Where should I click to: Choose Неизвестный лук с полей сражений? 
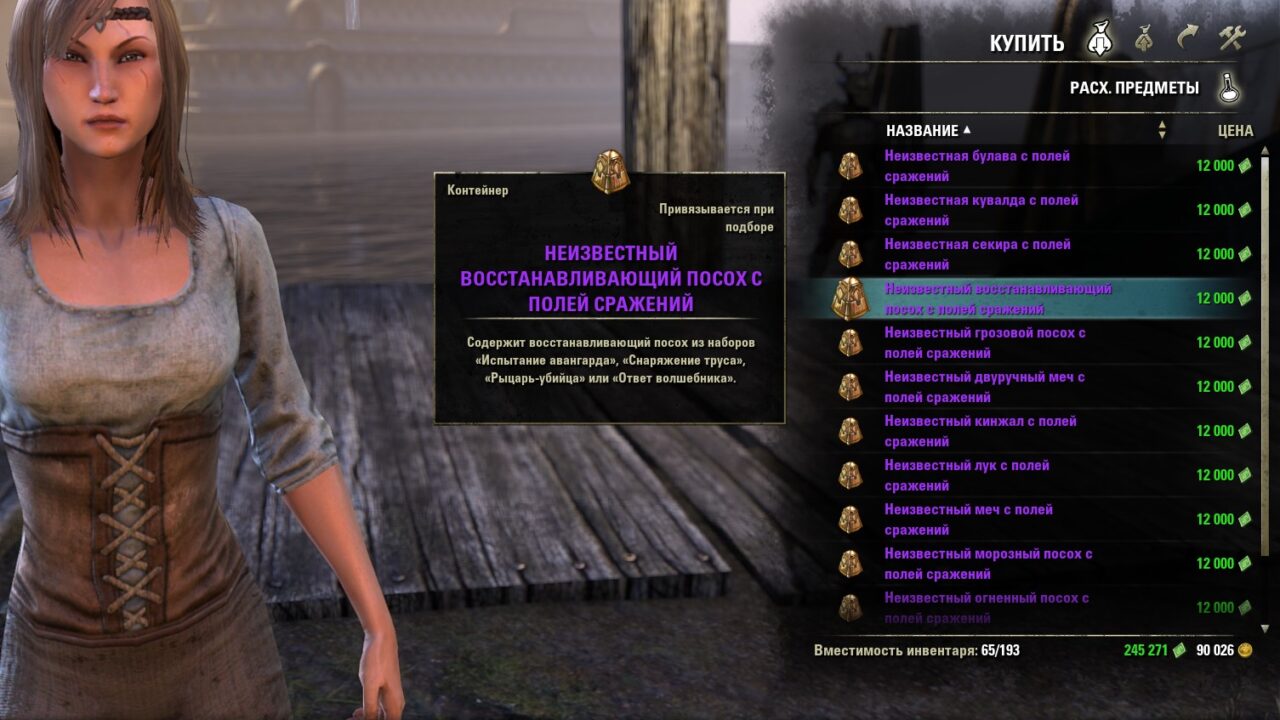pos(966,475)
